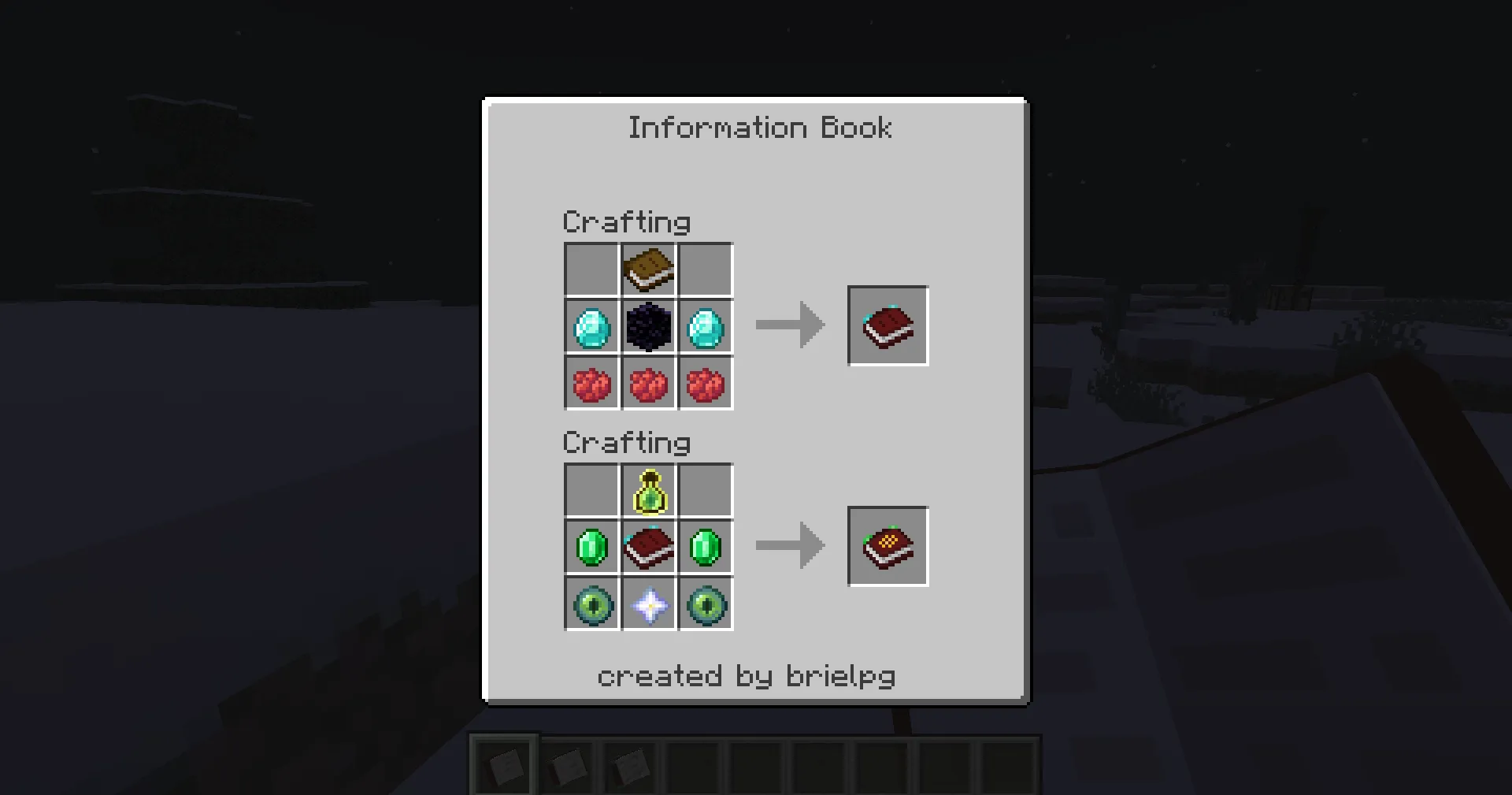Image resolution: width=1512 pixels, height=795 pixels.
Task: Select the crafted red book result of the first recipe
Action: pyautogui.click(x=888, y=325)
